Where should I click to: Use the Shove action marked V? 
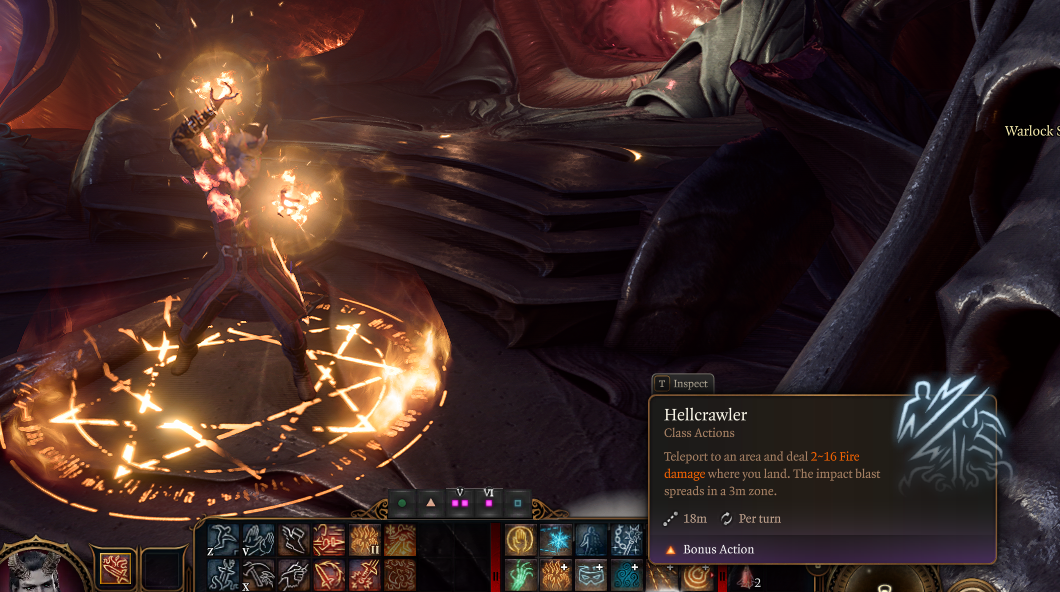(258, 540)
